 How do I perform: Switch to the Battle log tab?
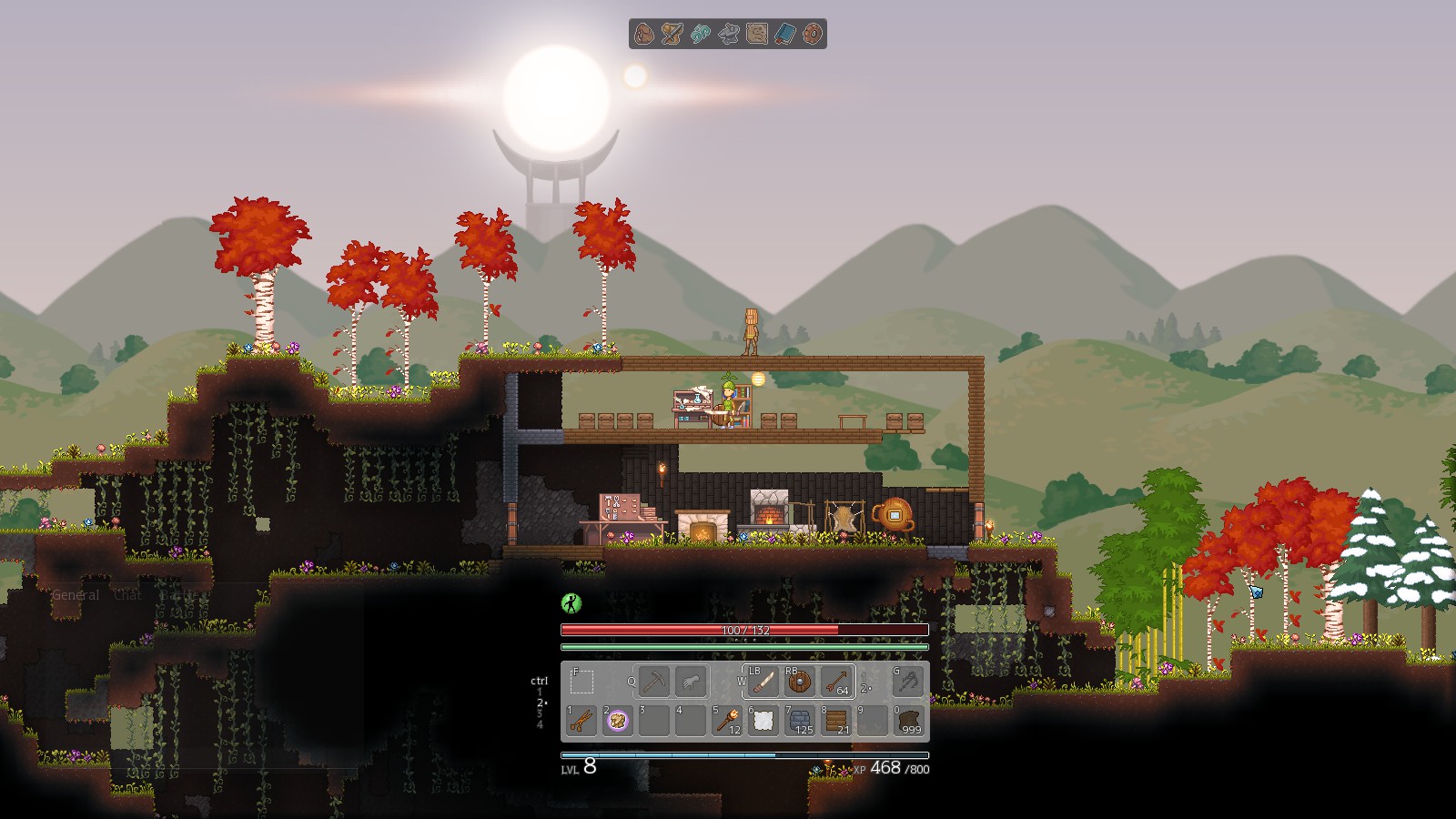tap(178, 595)
